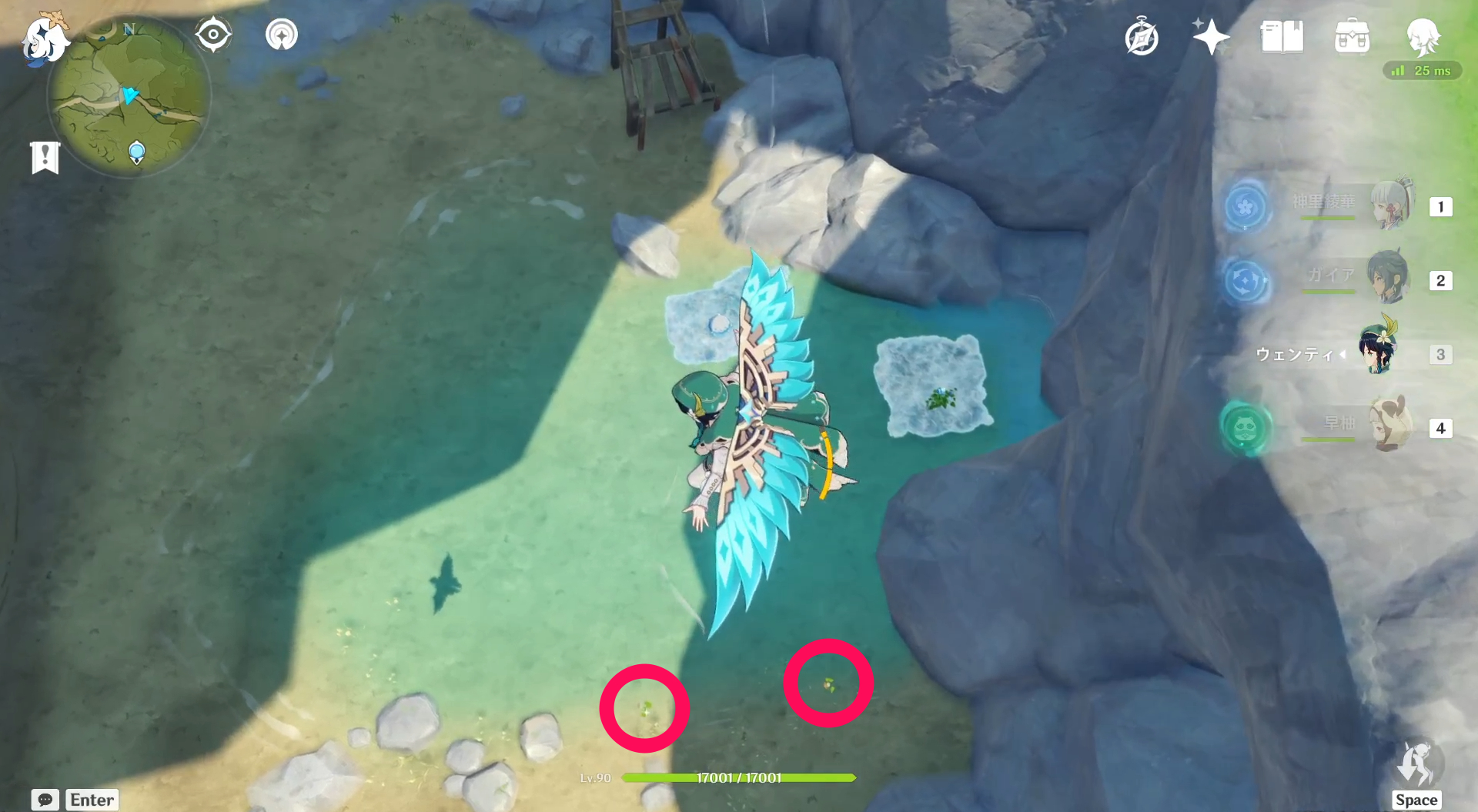Open the Paimon menu
The height and width of the screenshot is (812, 1478).
point(46,42)
